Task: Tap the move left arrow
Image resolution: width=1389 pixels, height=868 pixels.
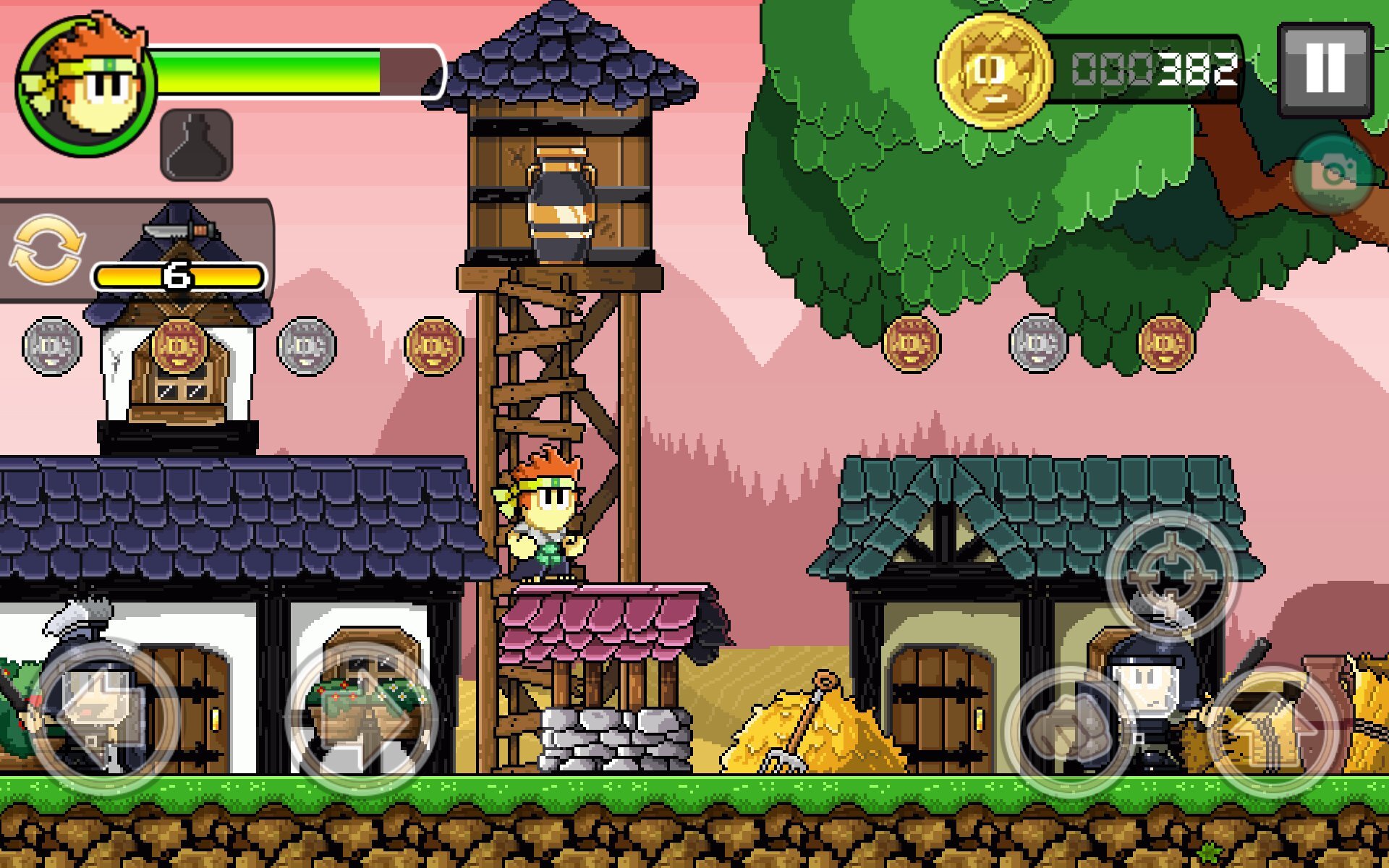Action: click(103, 716)
